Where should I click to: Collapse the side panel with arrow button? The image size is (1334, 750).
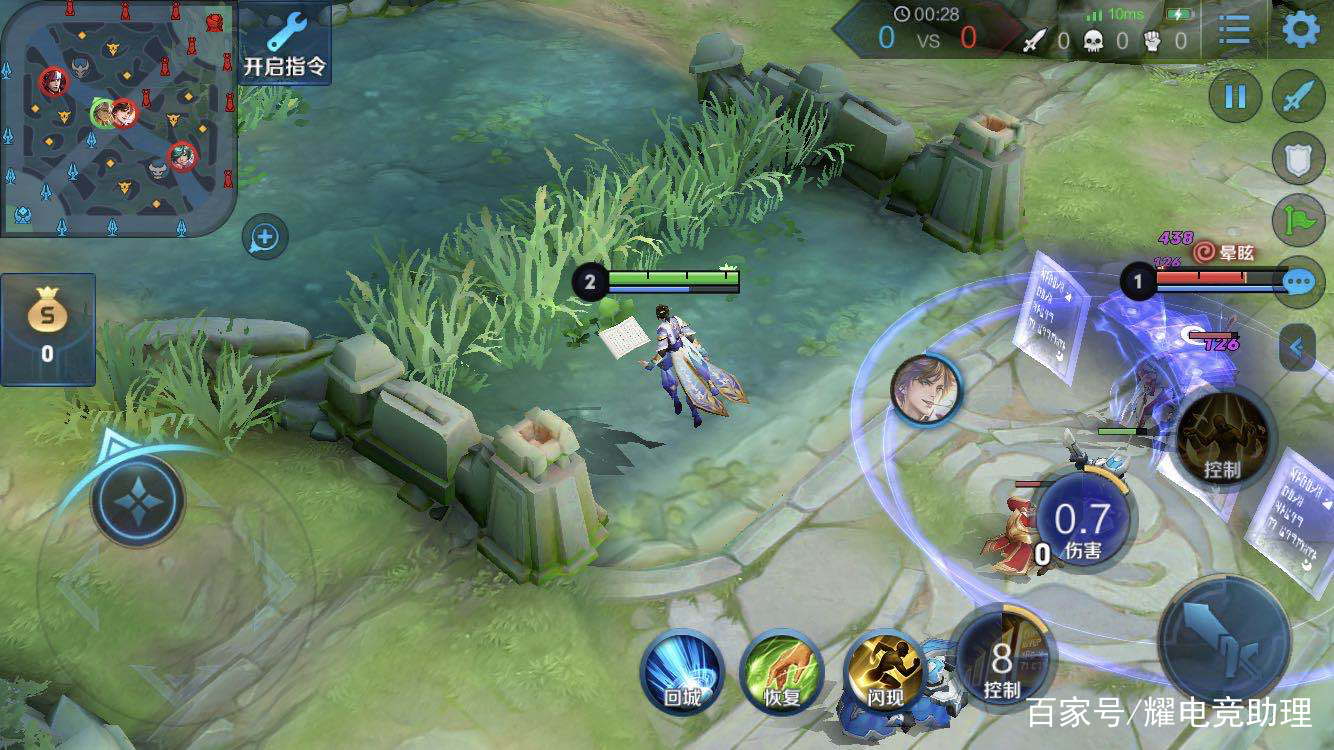tap(1297, 348)
